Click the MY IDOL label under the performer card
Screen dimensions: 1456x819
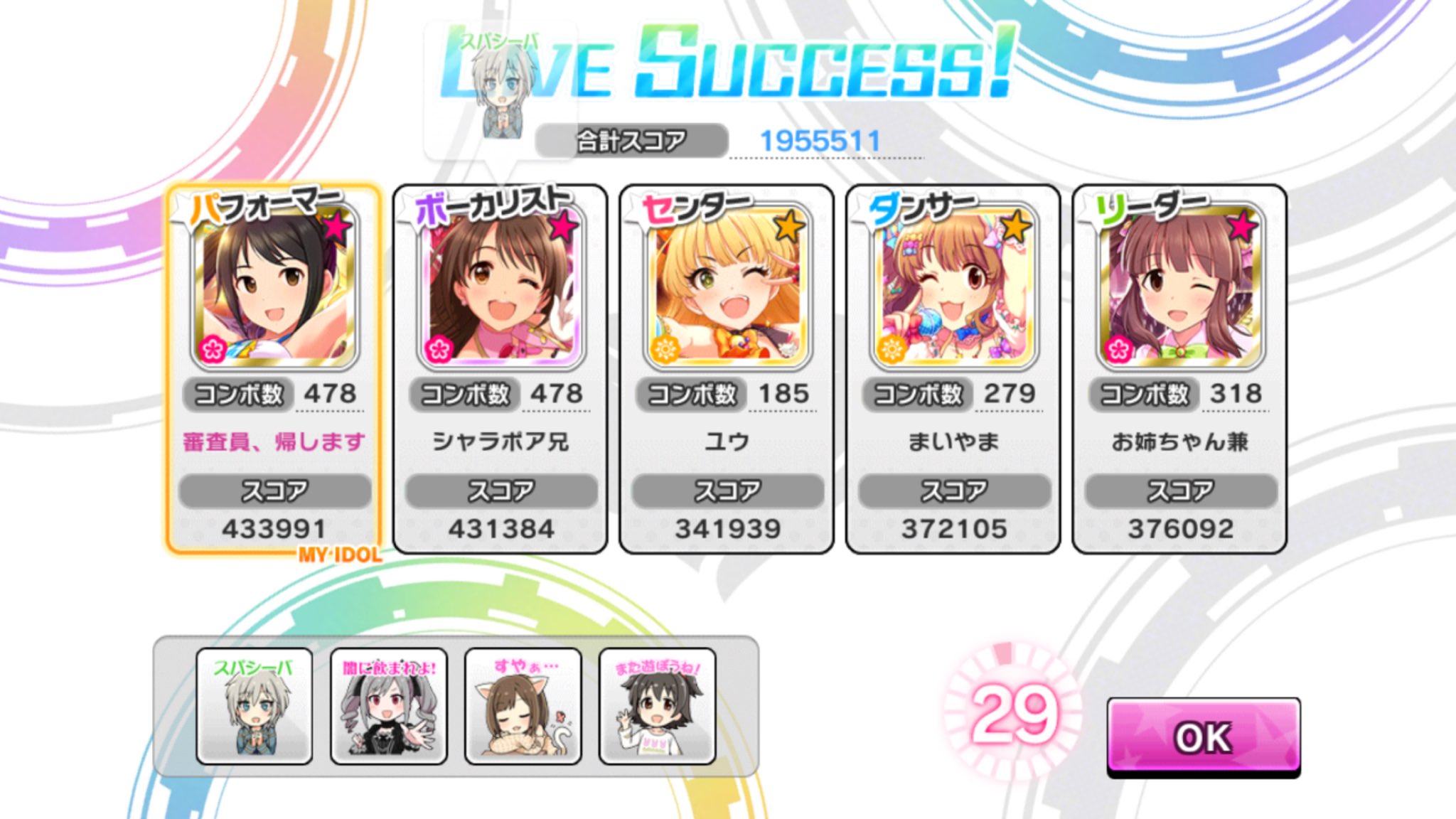click(339, 555)
